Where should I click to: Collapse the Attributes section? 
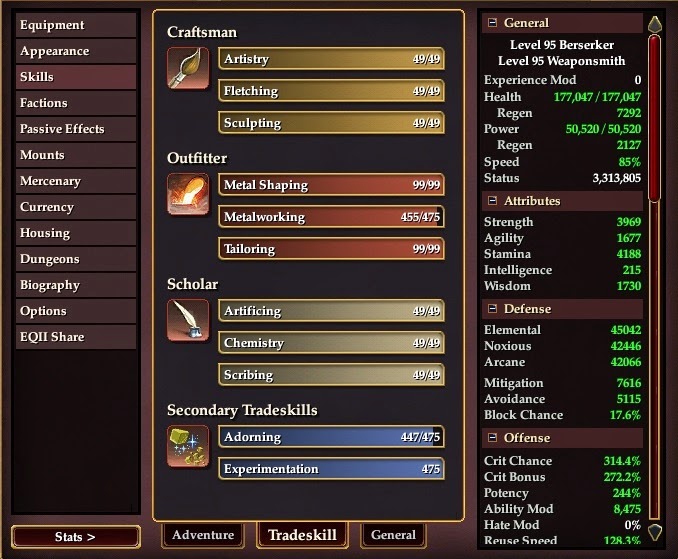[491, 201]
